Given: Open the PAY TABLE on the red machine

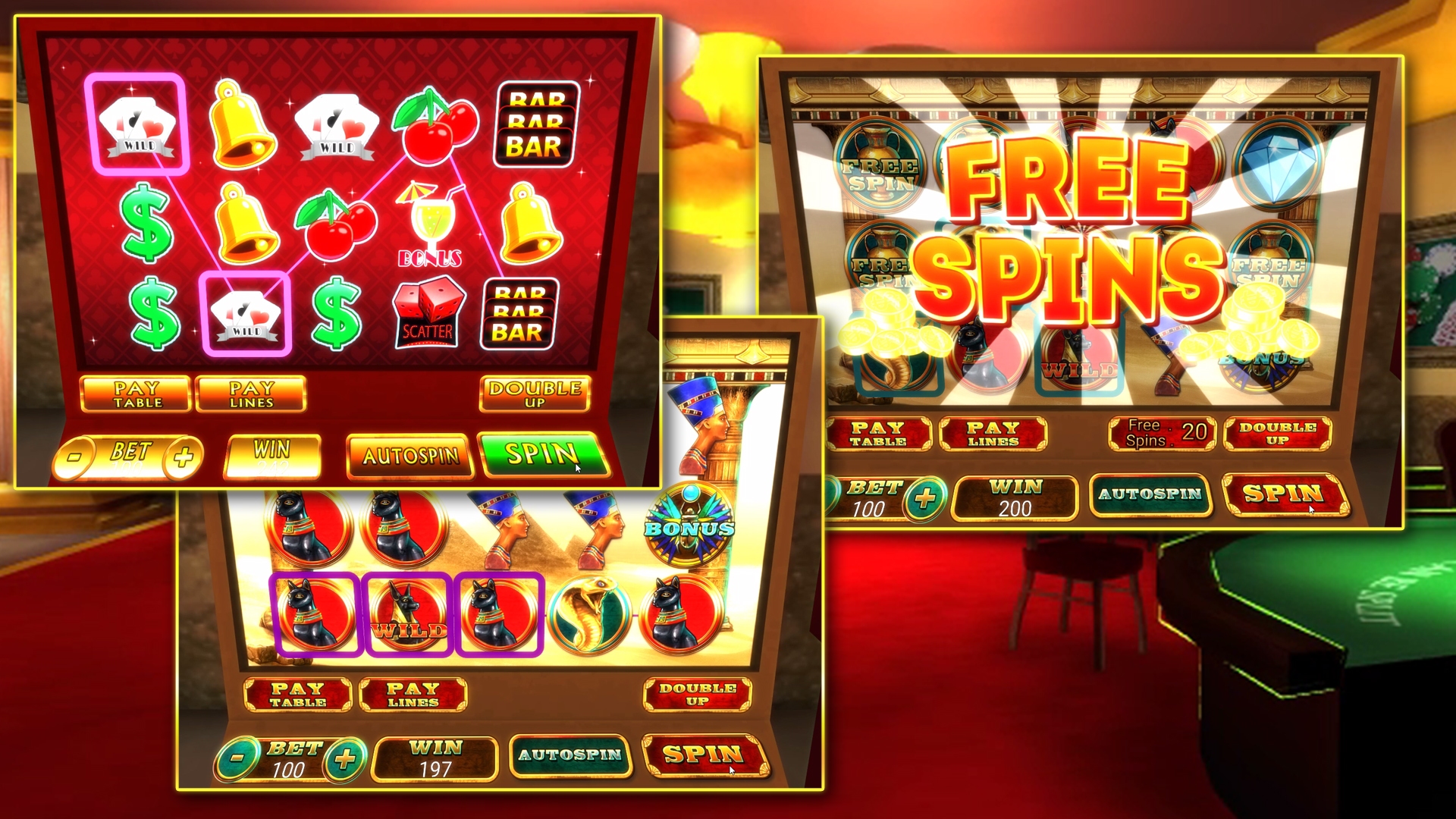Looking at the screenshot, I should pyautogui.click(x=135, y=393).
